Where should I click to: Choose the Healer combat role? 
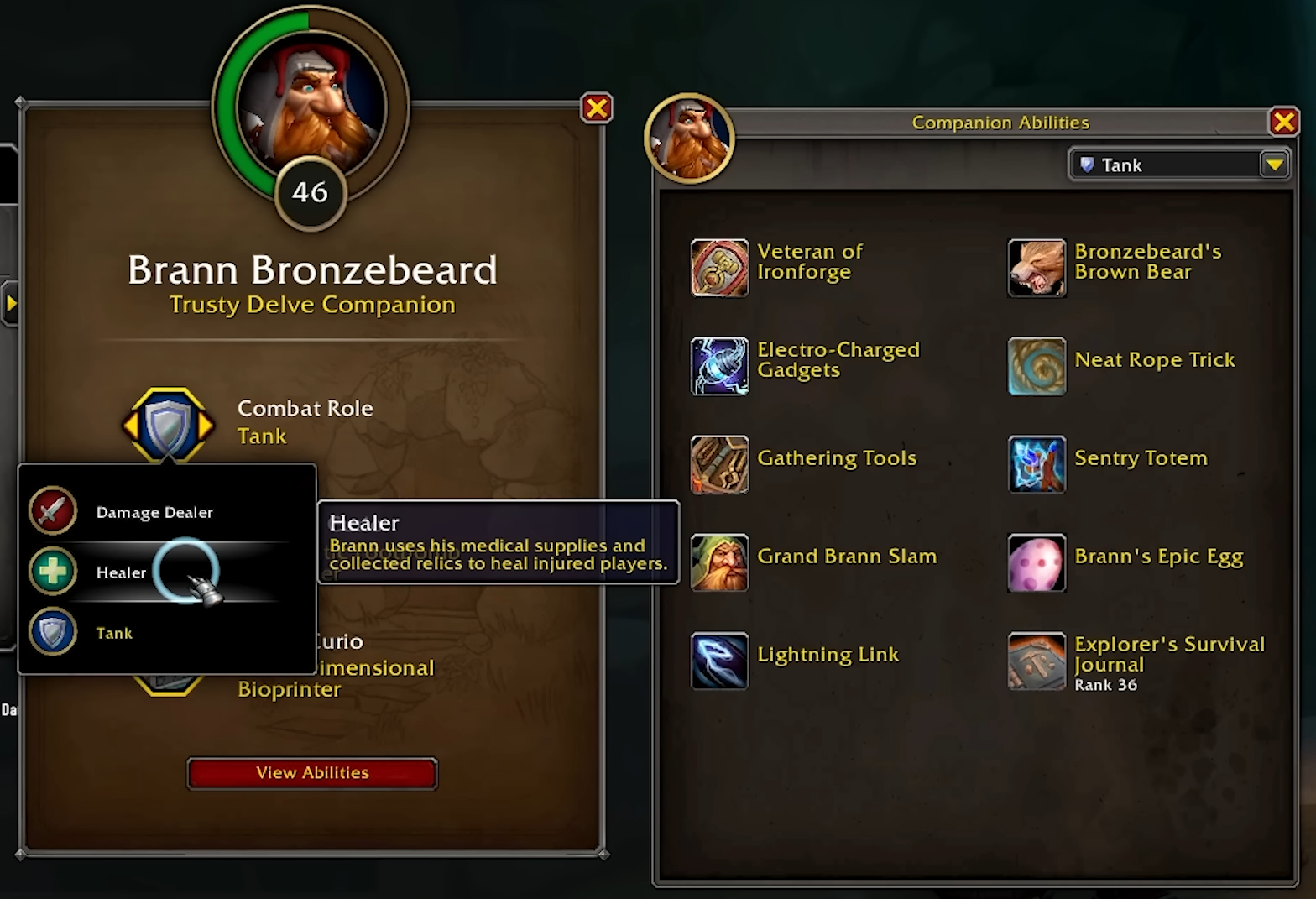pos(121,572)
